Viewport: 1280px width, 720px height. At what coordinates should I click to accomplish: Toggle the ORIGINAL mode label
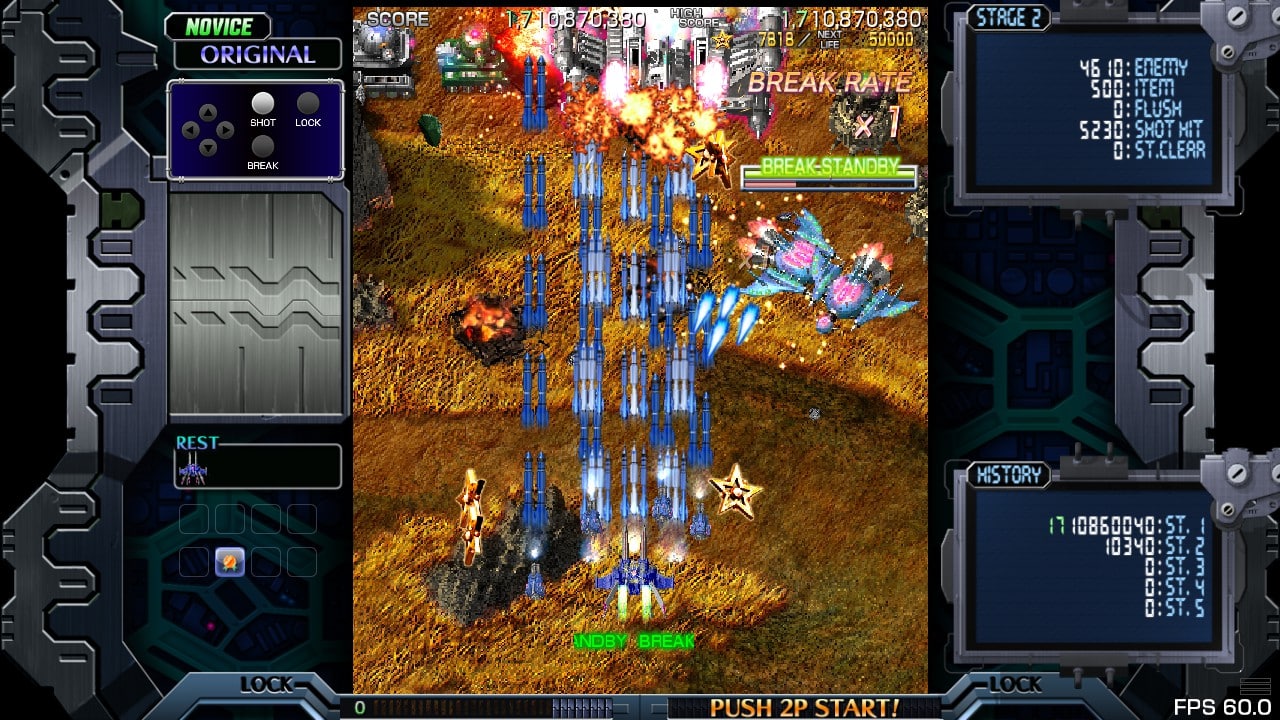click(x=256, y=55)
